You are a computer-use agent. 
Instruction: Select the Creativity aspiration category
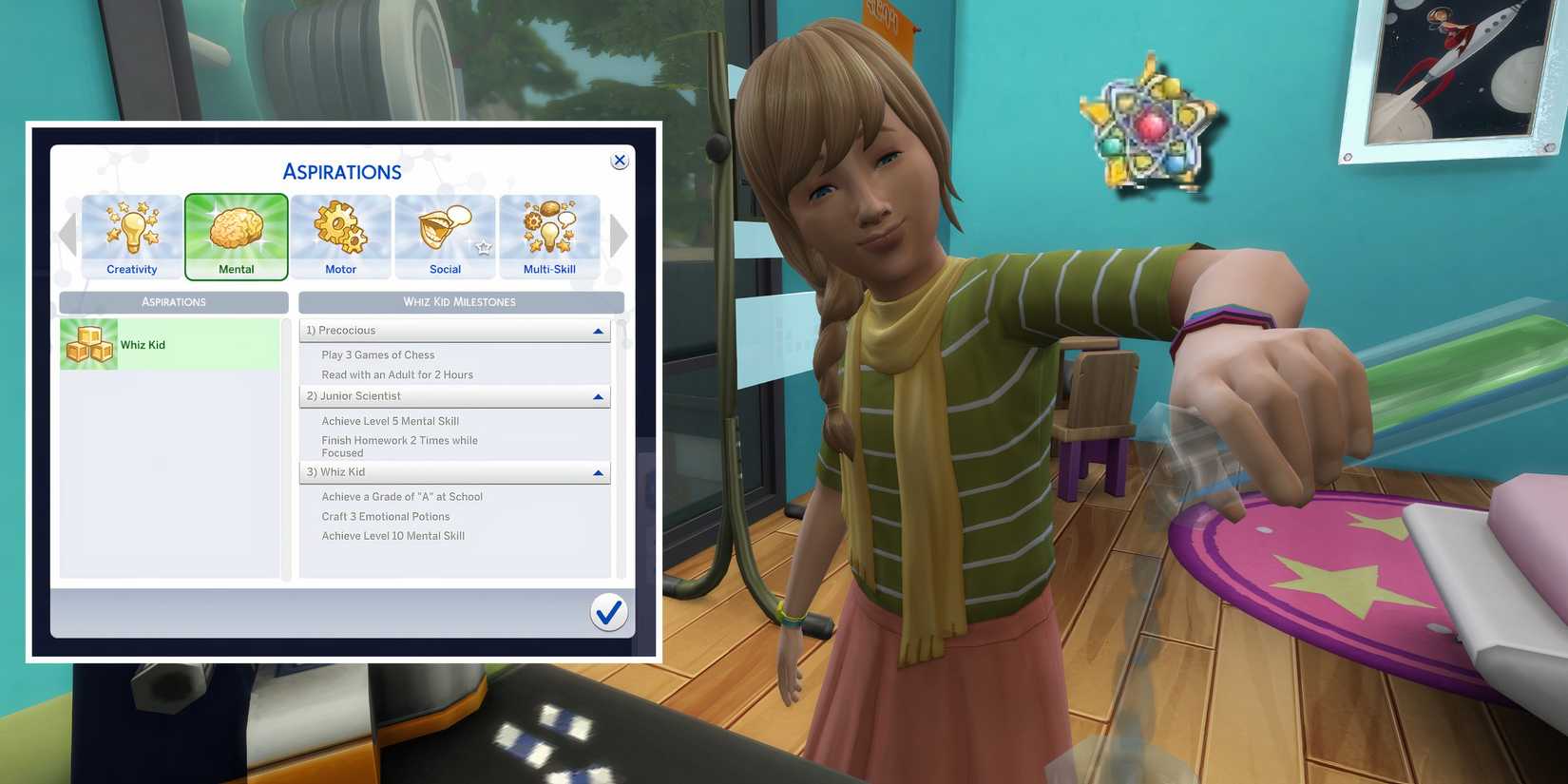pyautogui.click(x=131, y=236)
